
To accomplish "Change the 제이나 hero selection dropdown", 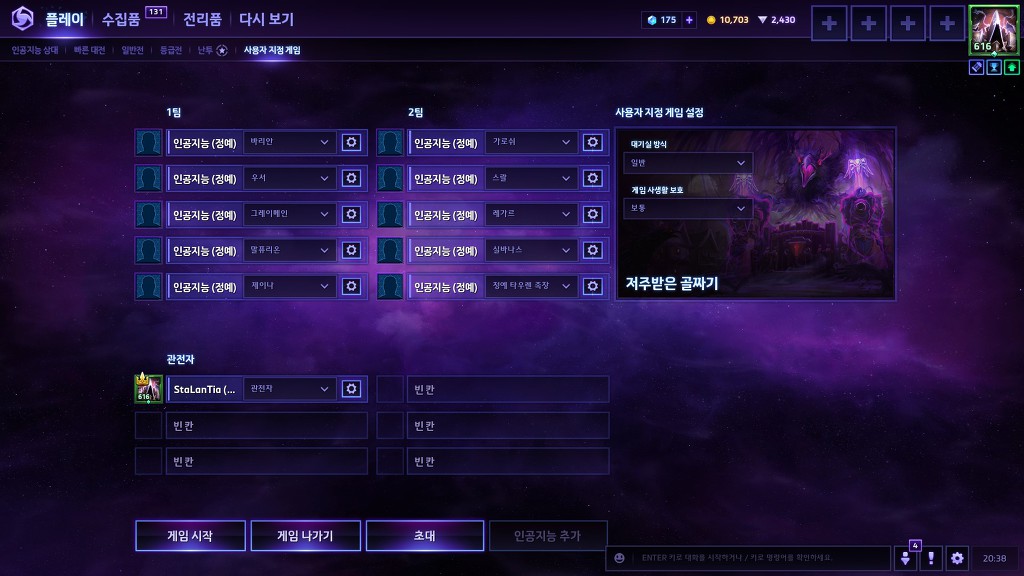I will point(289,287).
